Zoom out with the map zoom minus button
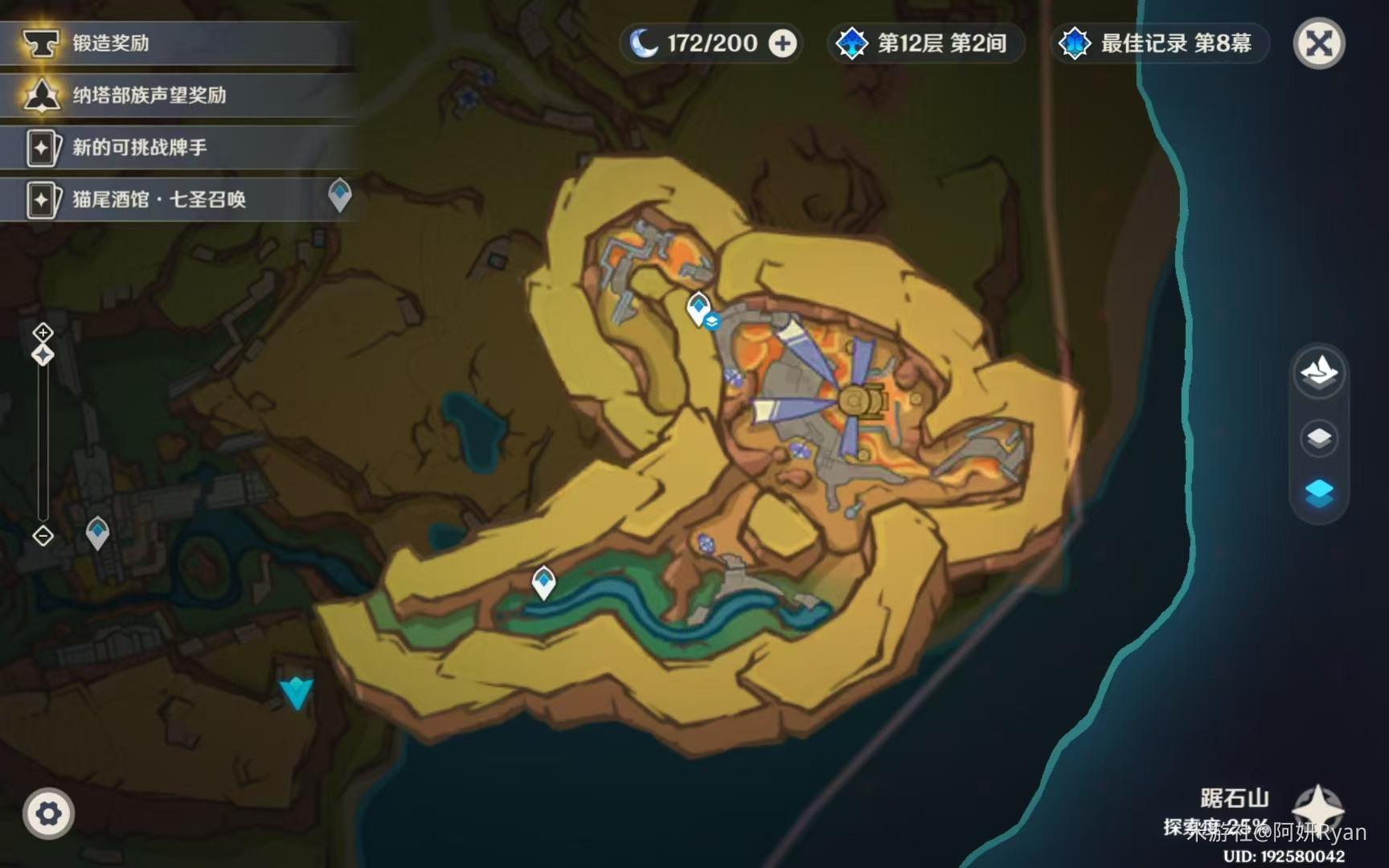The height and width of the screenshot is (868, 1389). coord(43,535)
